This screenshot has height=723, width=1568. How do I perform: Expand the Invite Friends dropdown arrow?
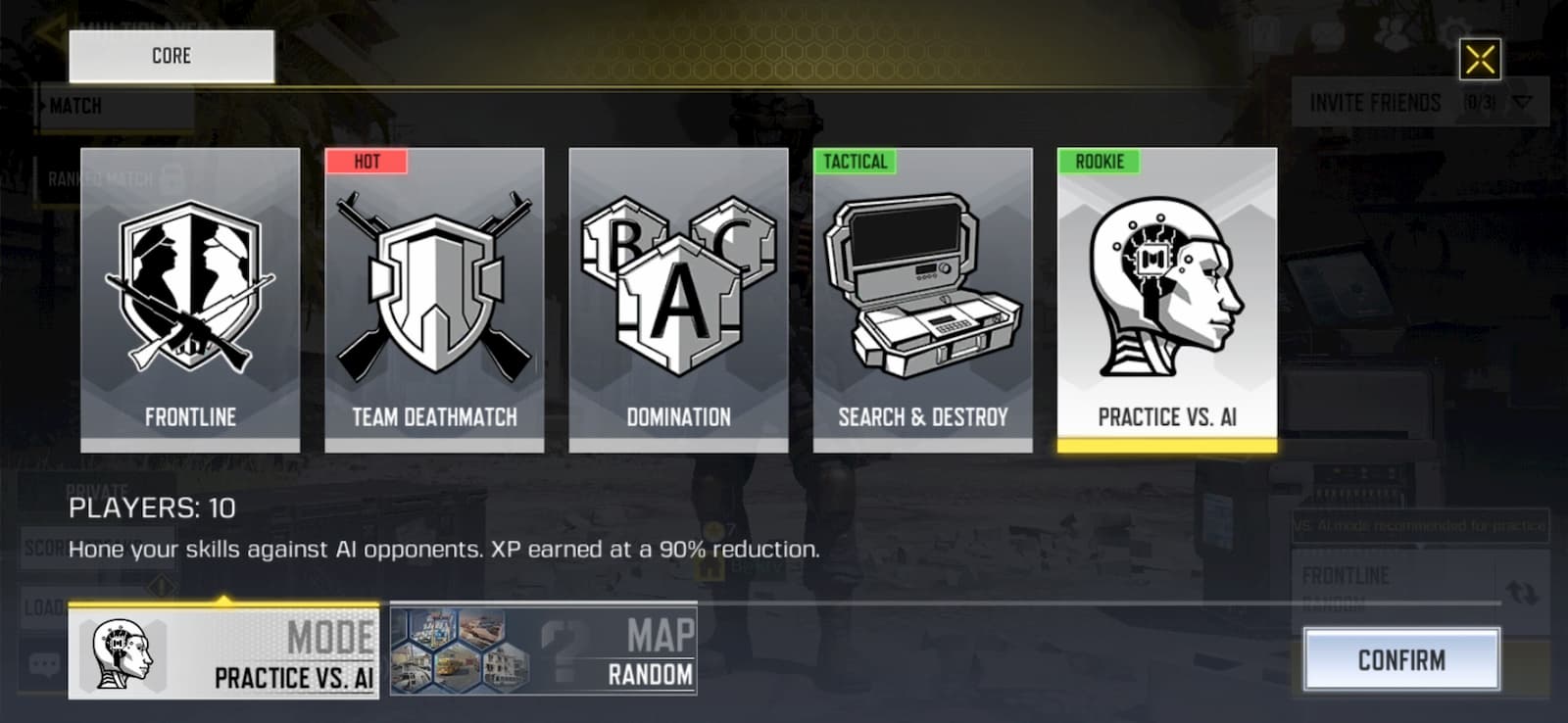[x=1522, y=102]
